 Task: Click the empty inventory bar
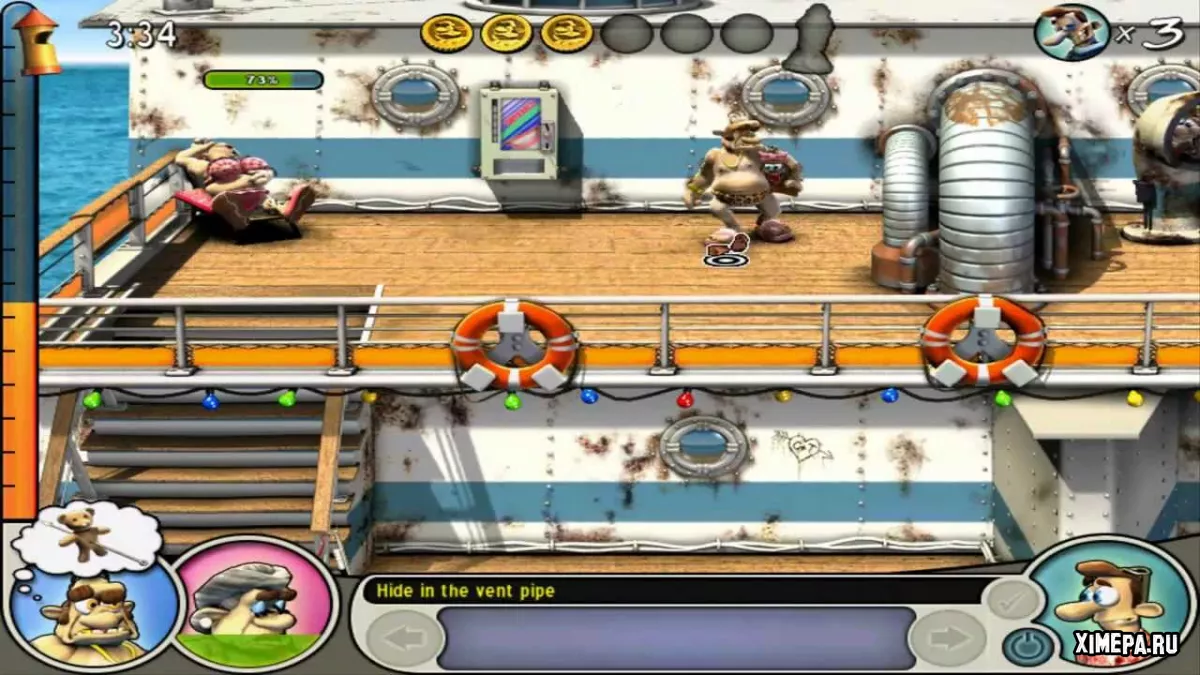point(676,638)
